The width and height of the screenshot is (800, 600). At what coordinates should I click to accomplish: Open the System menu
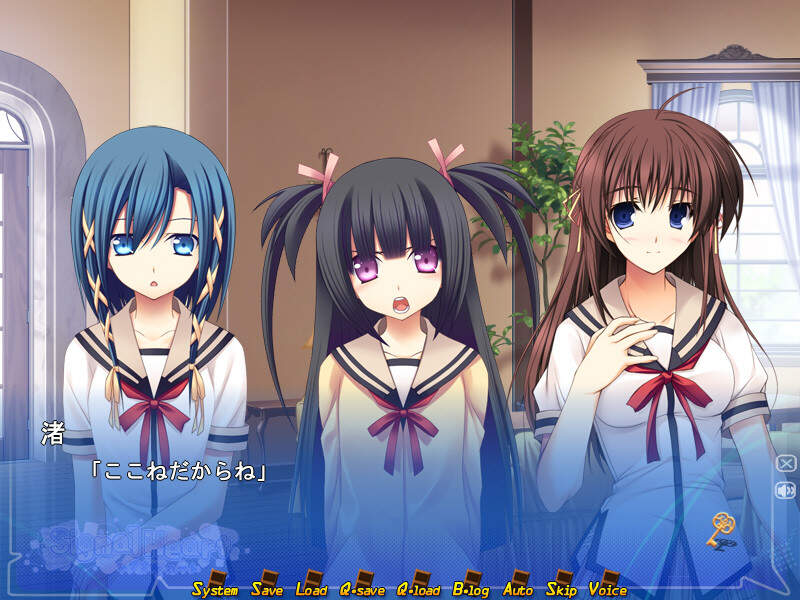pyautogui.click(x=215, y=588)
